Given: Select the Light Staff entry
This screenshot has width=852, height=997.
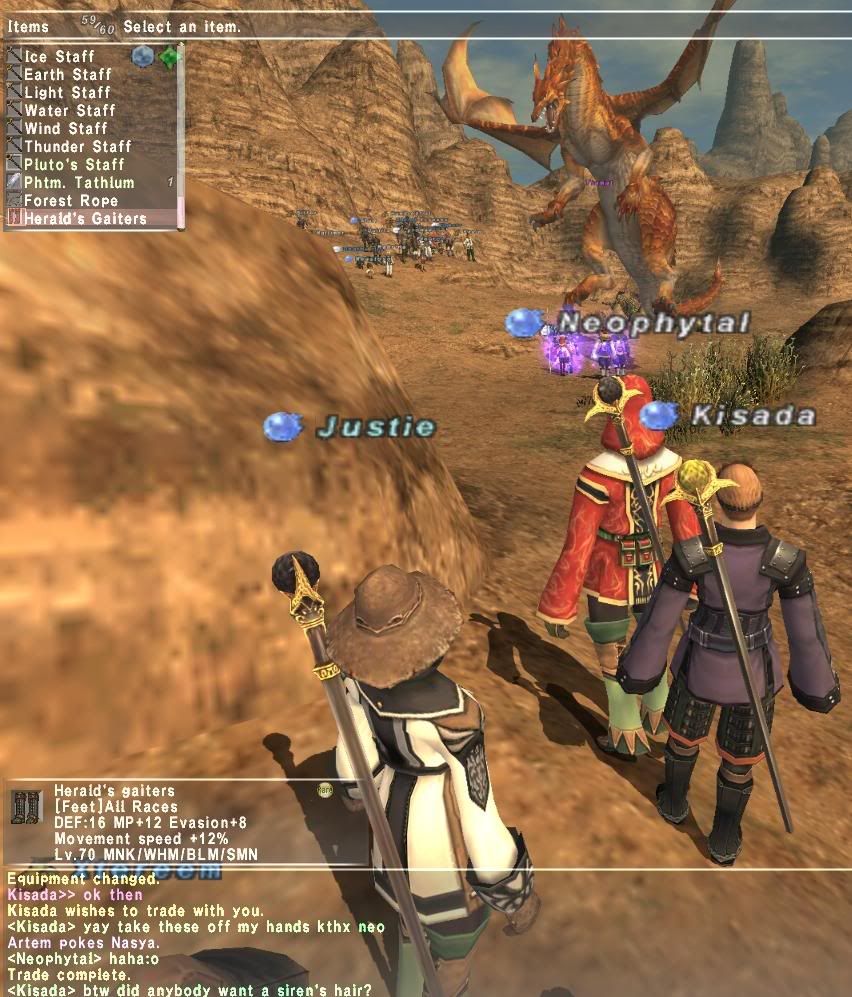Looking at the screenshot, I should click(x=68, y=92).
